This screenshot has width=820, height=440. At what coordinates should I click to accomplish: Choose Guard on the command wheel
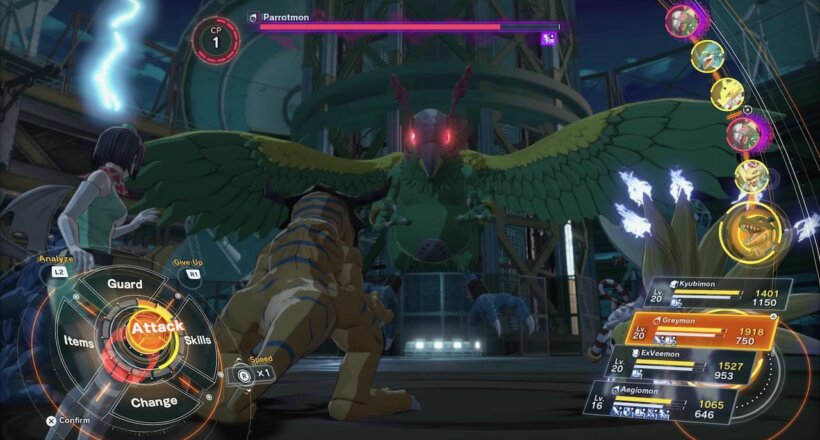pos(125,284)
